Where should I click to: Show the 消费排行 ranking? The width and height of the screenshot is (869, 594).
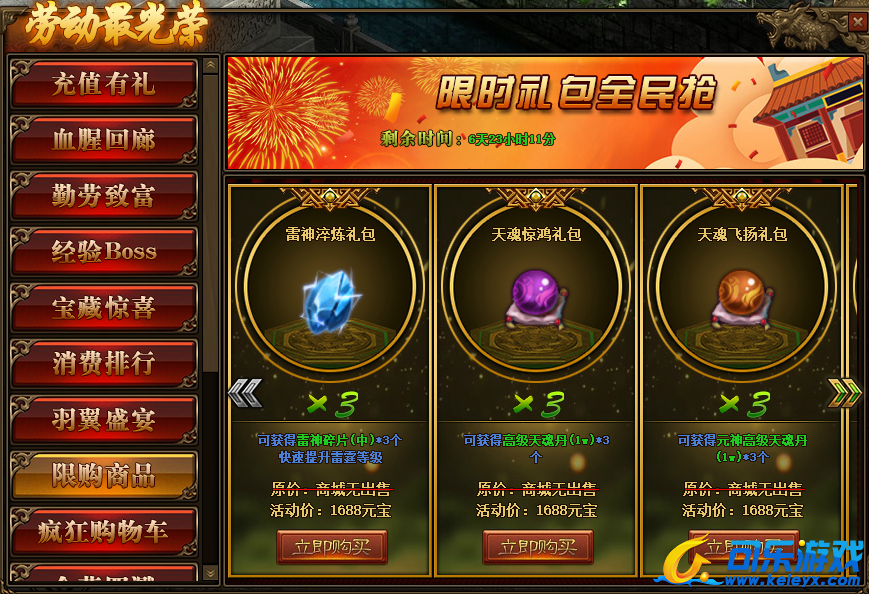(104, 363)
